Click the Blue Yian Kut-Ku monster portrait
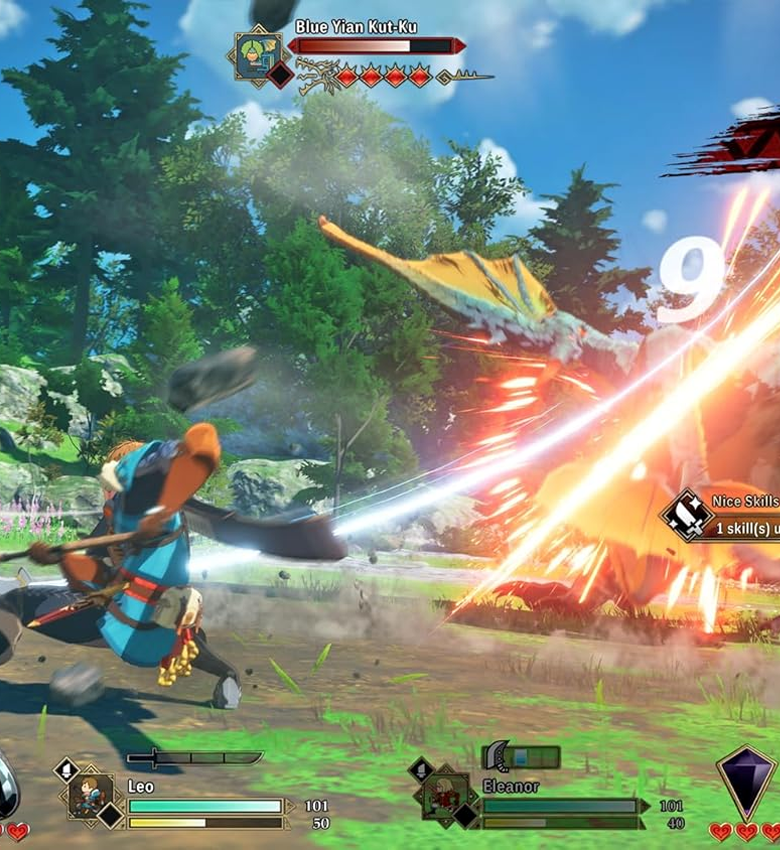The image size is (780, 850). tap(257, 55)
